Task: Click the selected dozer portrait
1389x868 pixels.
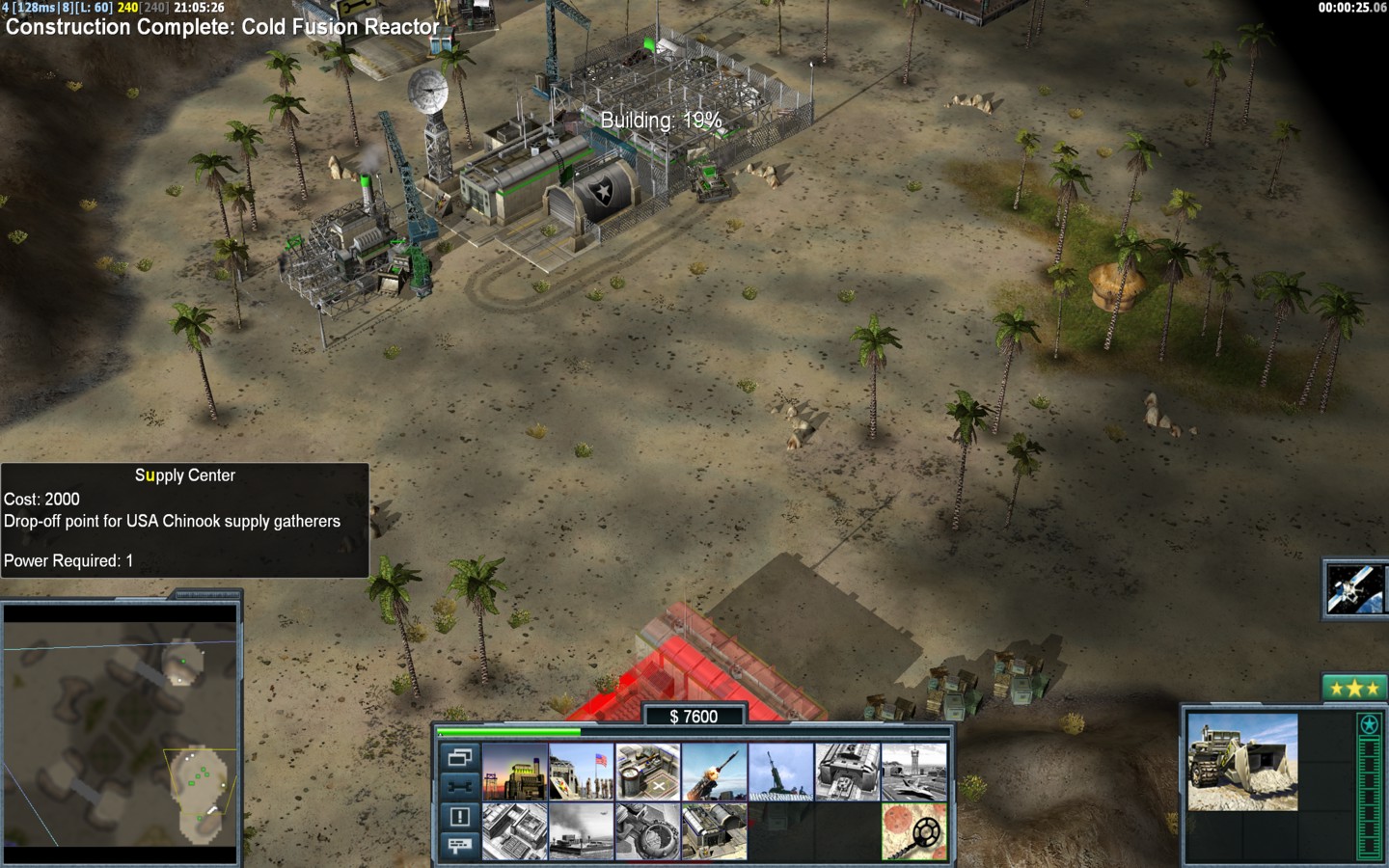Action: pyautogui.click(x=1242, y=762)
